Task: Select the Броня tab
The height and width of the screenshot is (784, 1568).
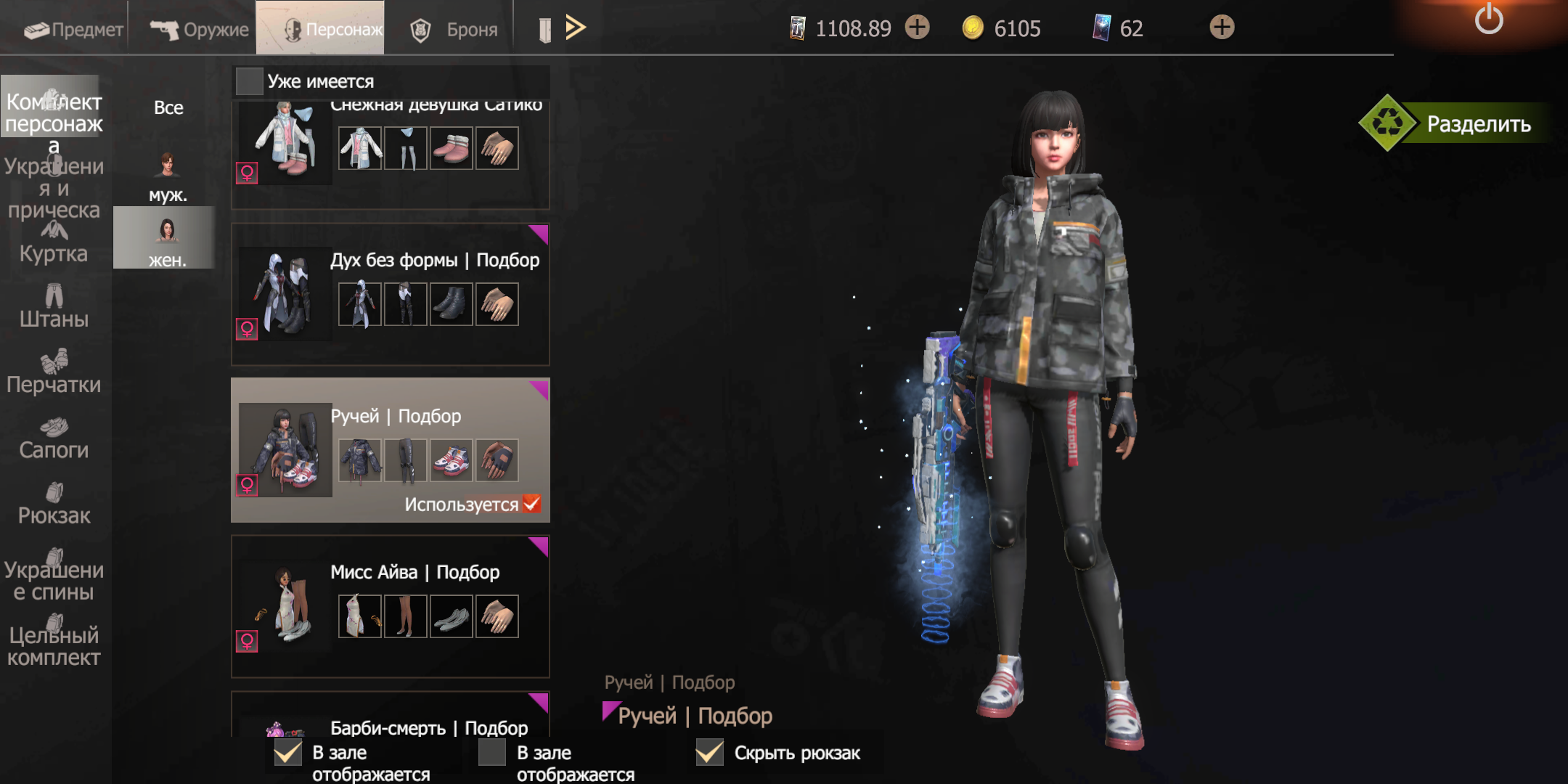Action: tap(454, 29)
